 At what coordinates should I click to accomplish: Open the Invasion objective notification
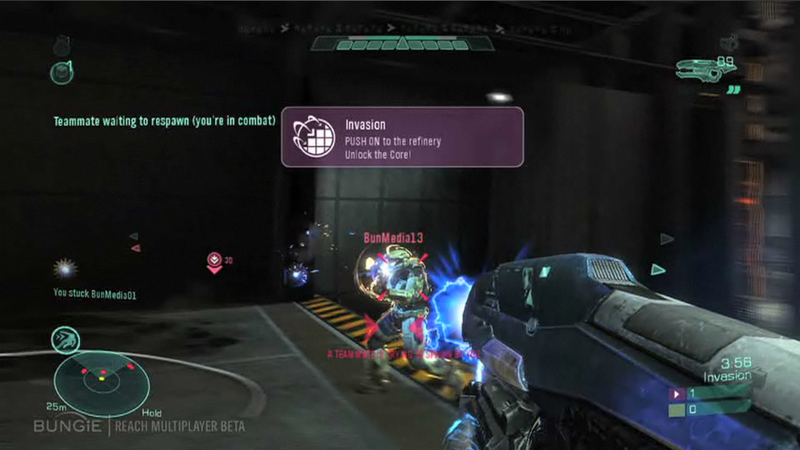(x=402, y=137)
